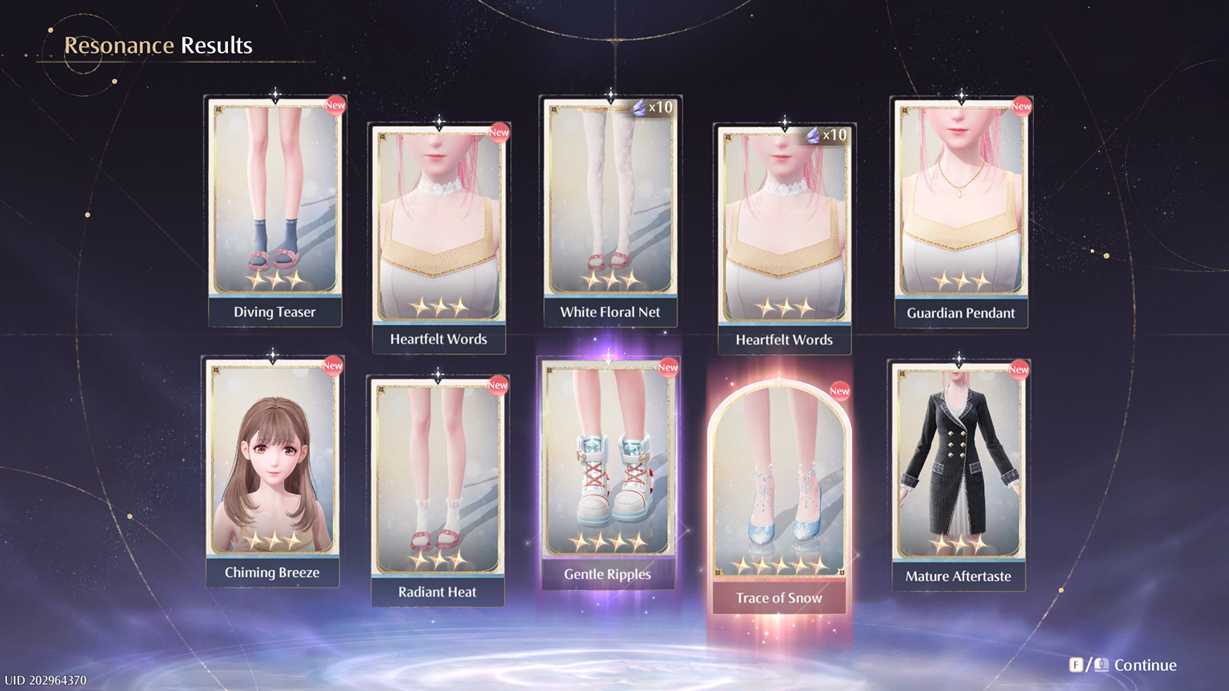
Task: View the Guardian Pendant card
Action: (960, 210)
